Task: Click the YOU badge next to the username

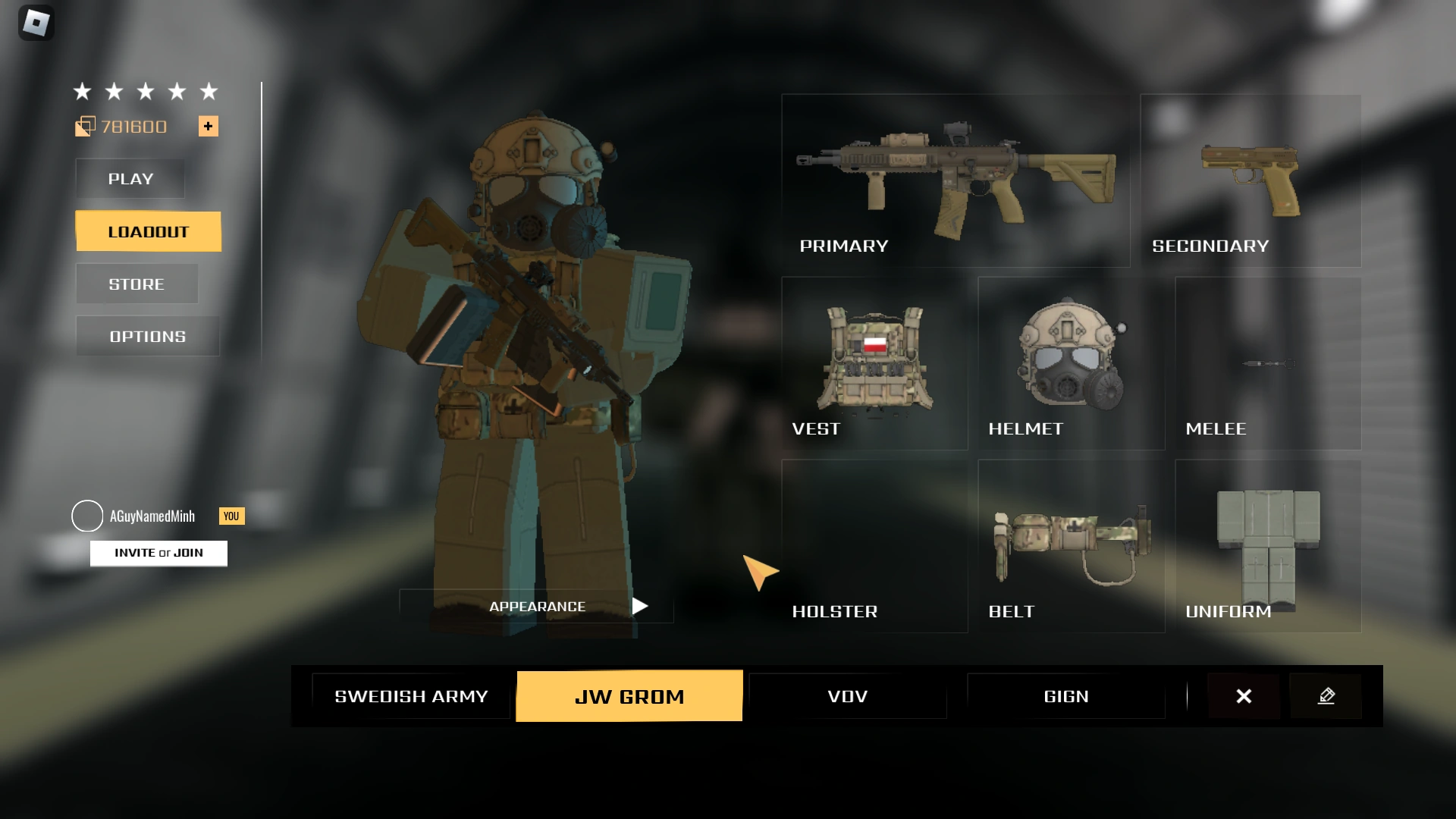Action: click(x=231, y=516)
